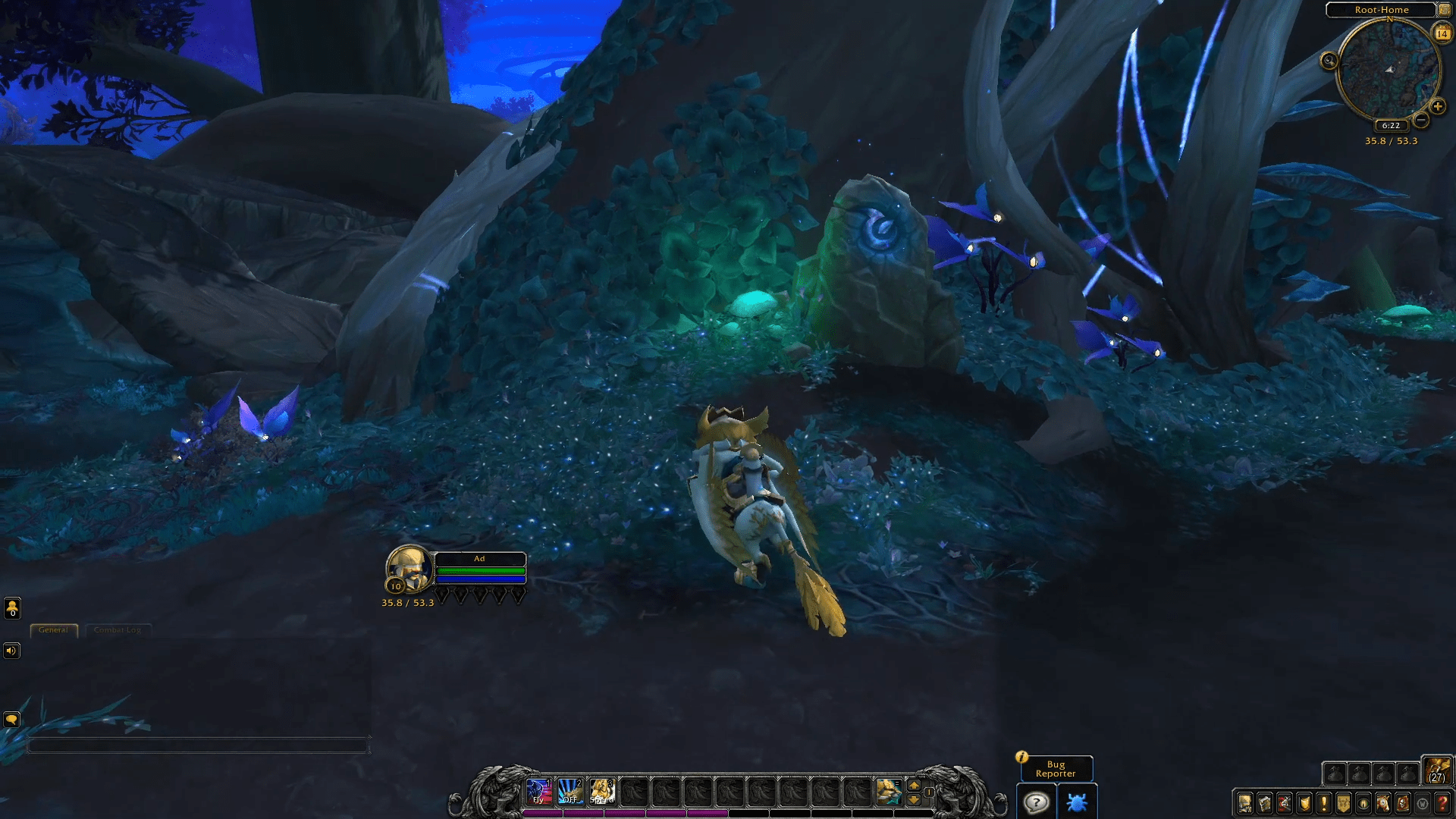Switch to the Combat Log tab
The width and height of the screenshot is (1456, 819).
pyautogui.click(x=118, y=630)
